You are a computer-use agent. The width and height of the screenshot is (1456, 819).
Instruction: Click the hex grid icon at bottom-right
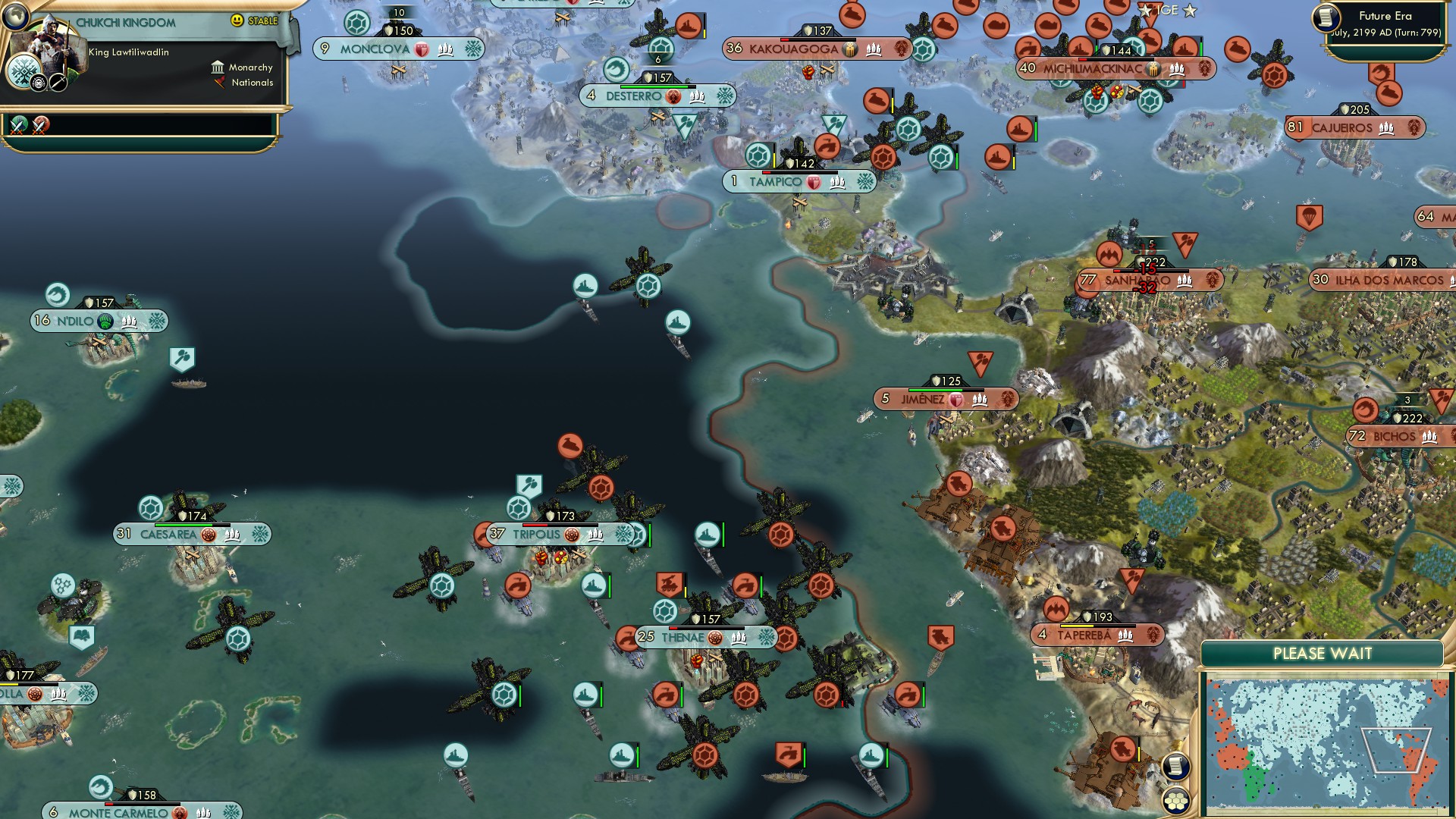coord(1177,800)
